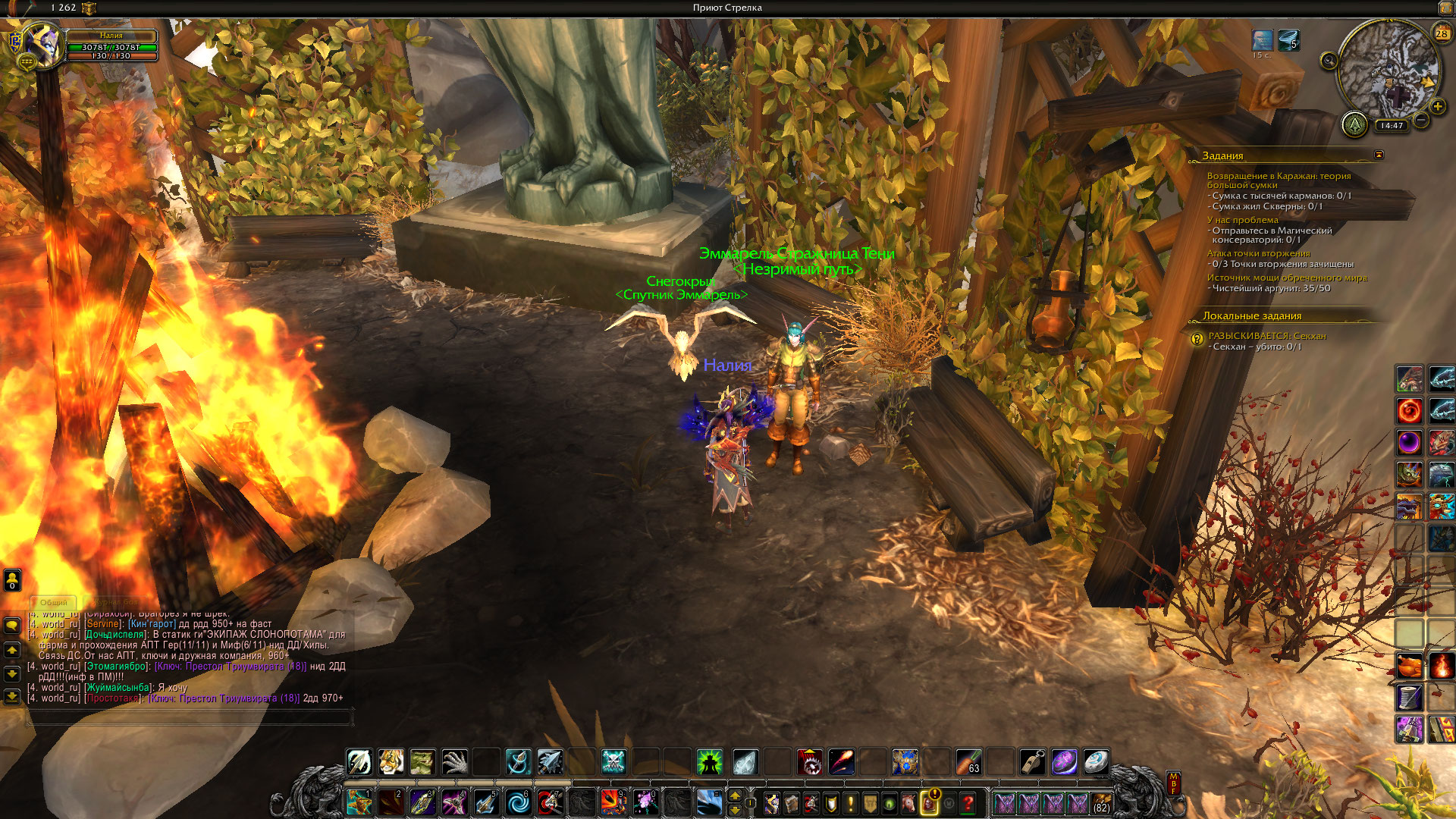Click the minimap zoom-in plus button
Screen dimensions: 1456x819
click(x=1437, y=106)
